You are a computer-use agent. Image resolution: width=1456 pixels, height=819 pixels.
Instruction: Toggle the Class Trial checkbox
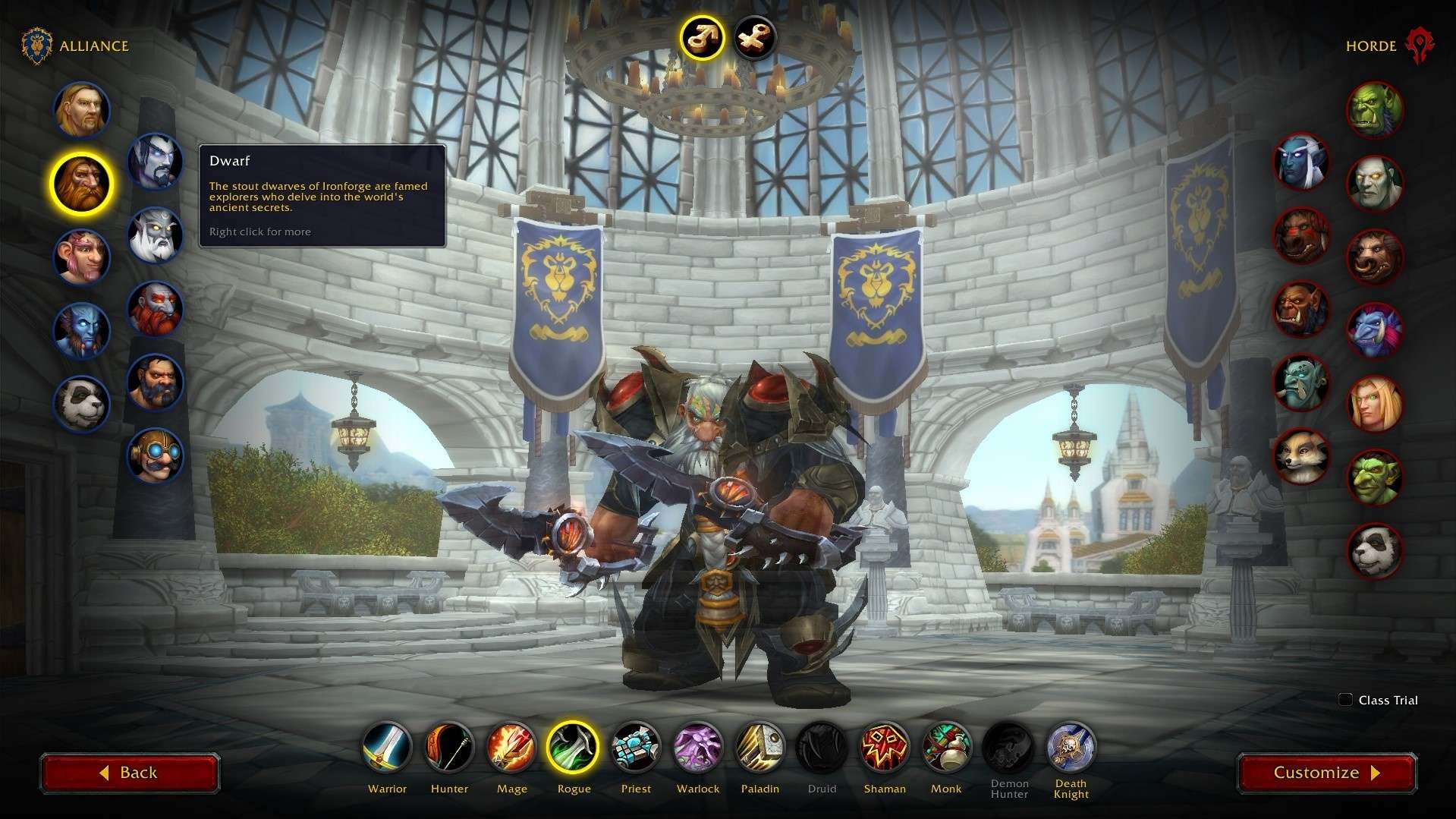pyautogui.click(x=1345, y=700)
